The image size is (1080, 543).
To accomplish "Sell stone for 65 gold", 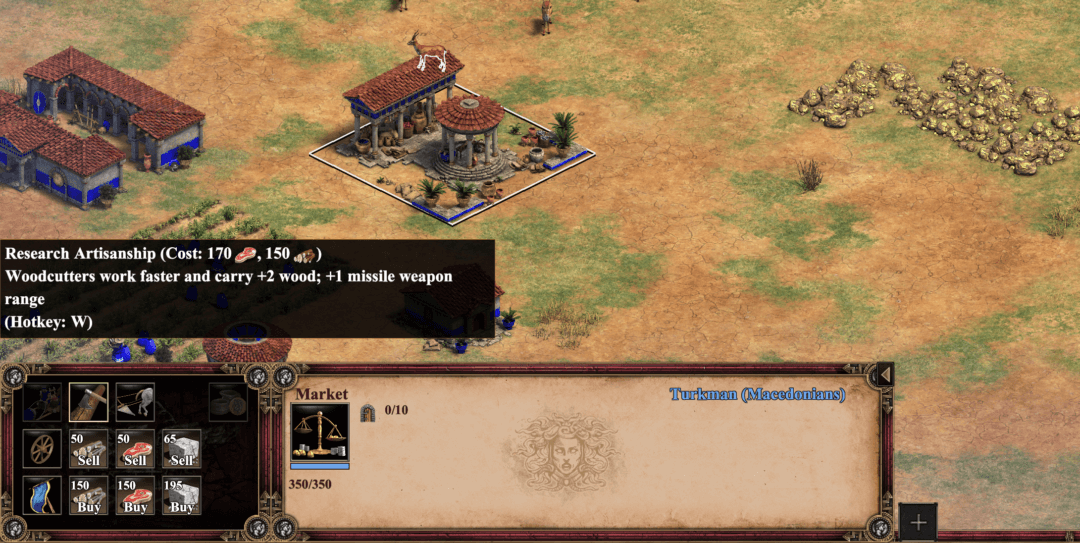I will pos(181,449).
